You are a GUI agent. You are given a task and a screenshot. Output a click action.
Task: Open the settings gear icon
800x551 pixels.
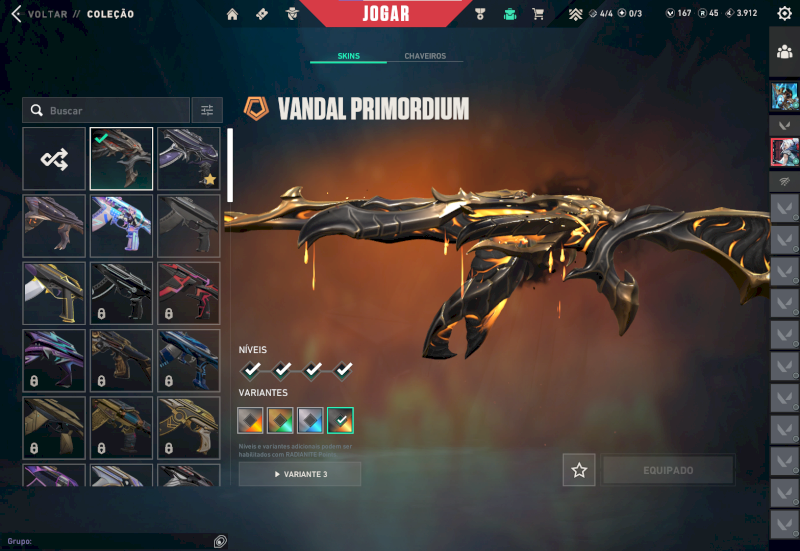pos(784,14)
